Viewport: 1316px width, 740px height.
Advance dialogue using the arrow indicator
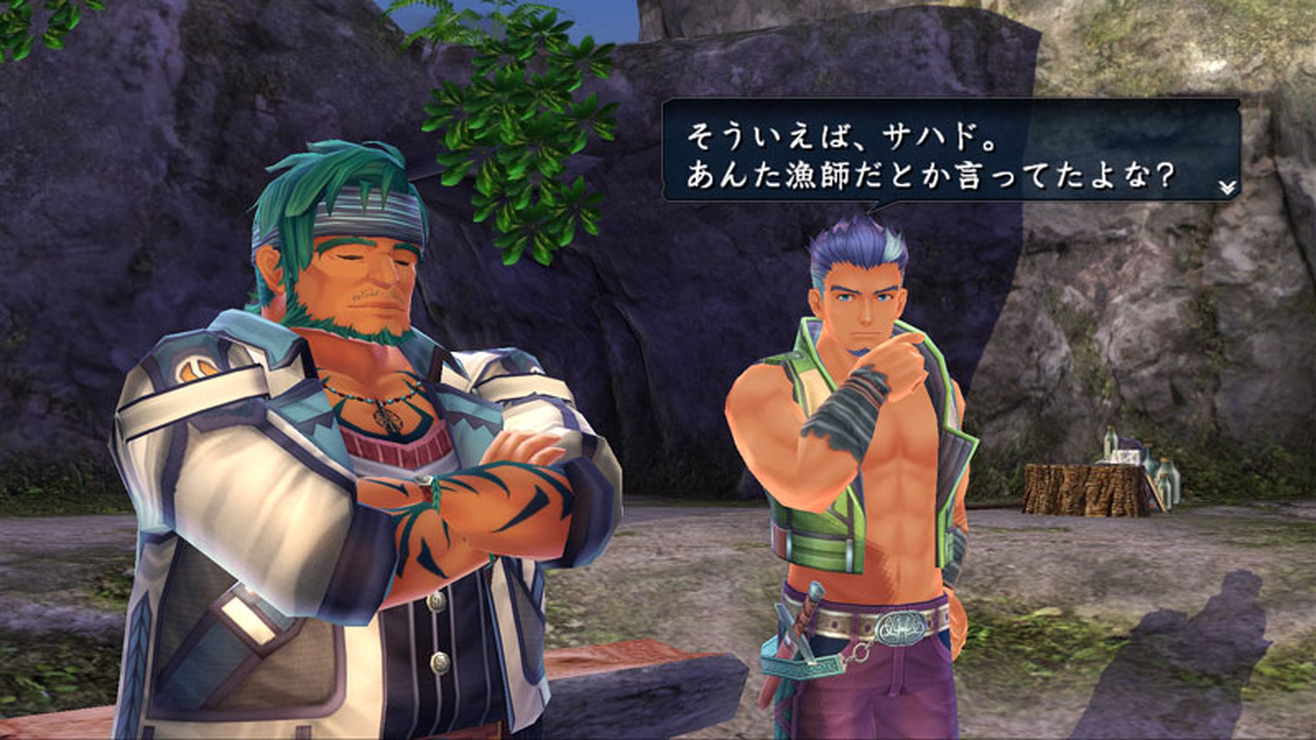point(1227,187)
